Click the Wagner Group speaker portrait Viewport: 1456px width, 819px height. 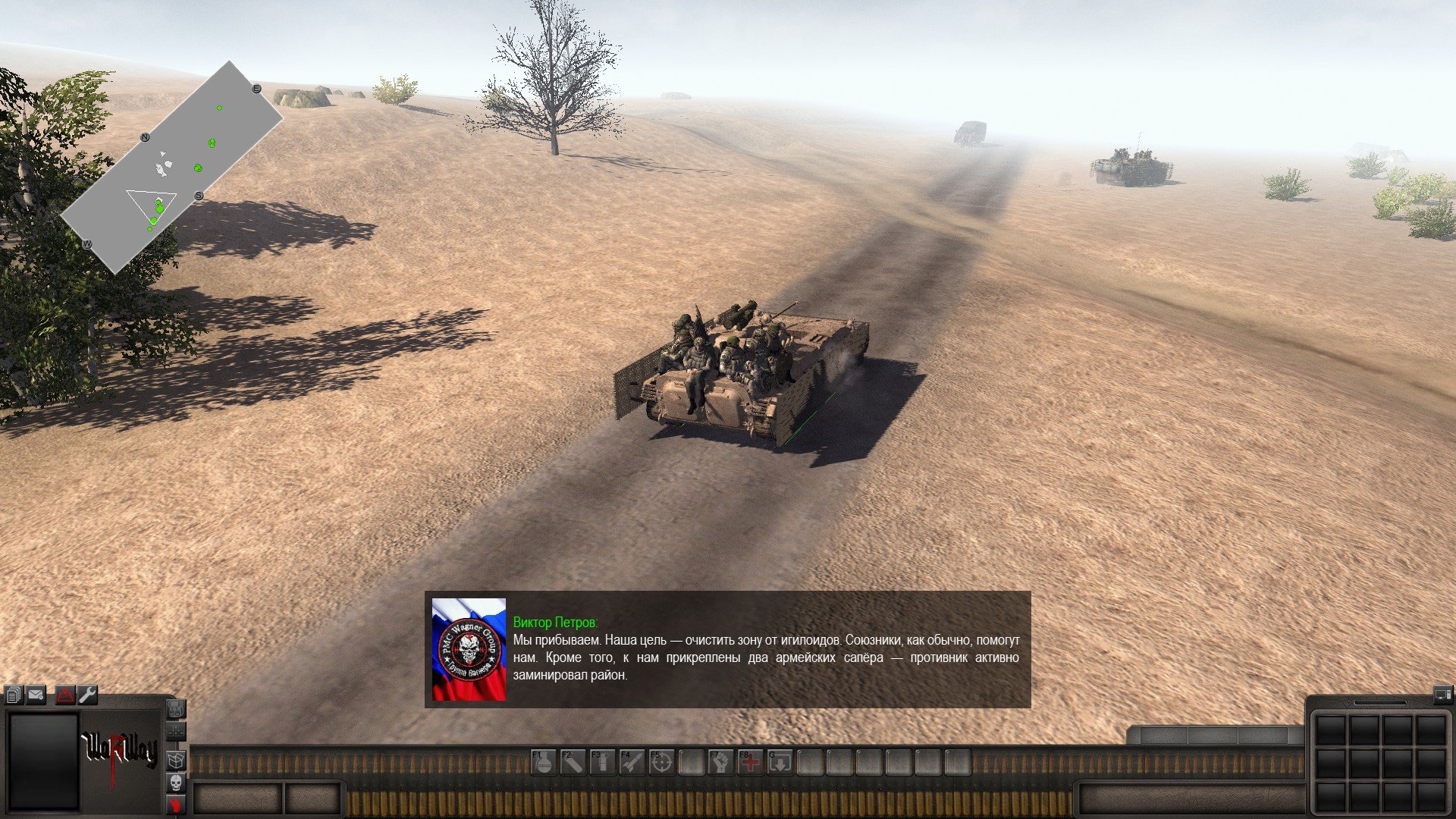click(x=469, y=649)
